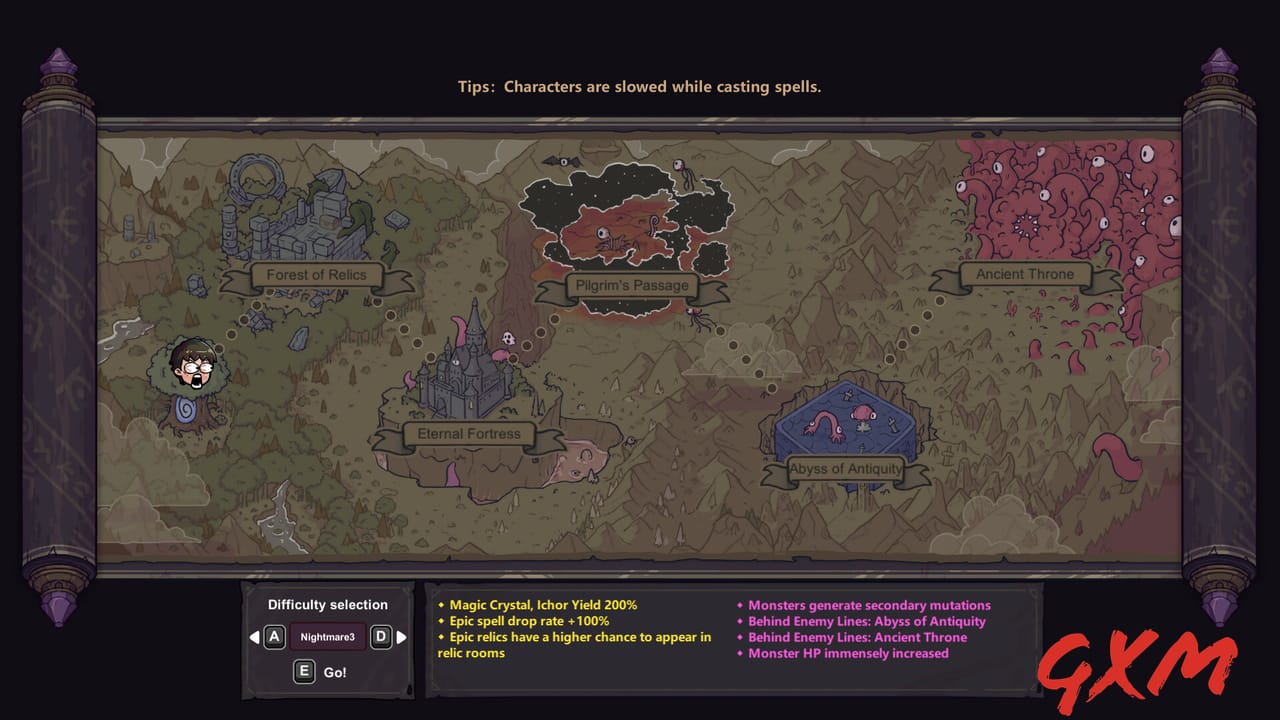Screen dimensions: 1280x720
Task: Click the A key button
Action: tap(274, 636)
